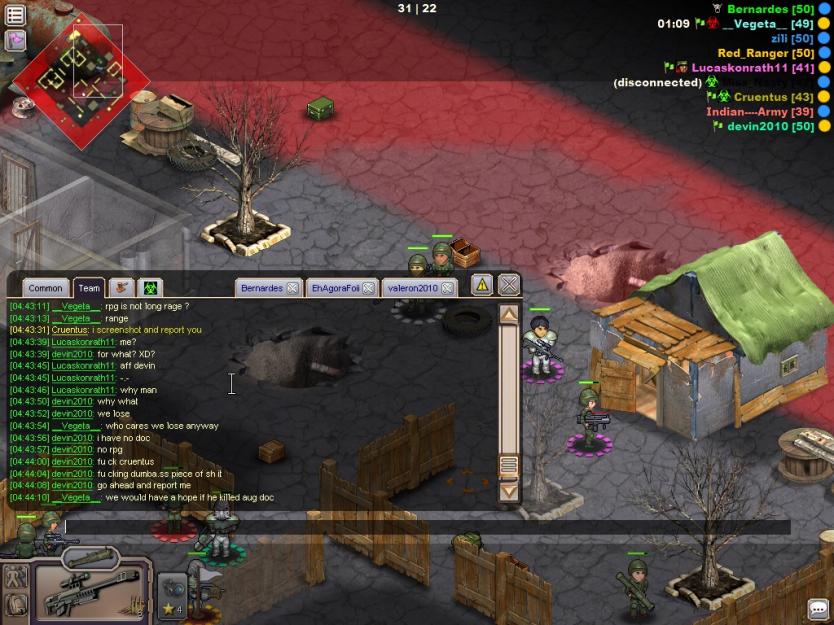The width and height of the screenshot is (834, 625).
Task: Select the sniper rifle weapon slot
Action: tap(92, 589)
